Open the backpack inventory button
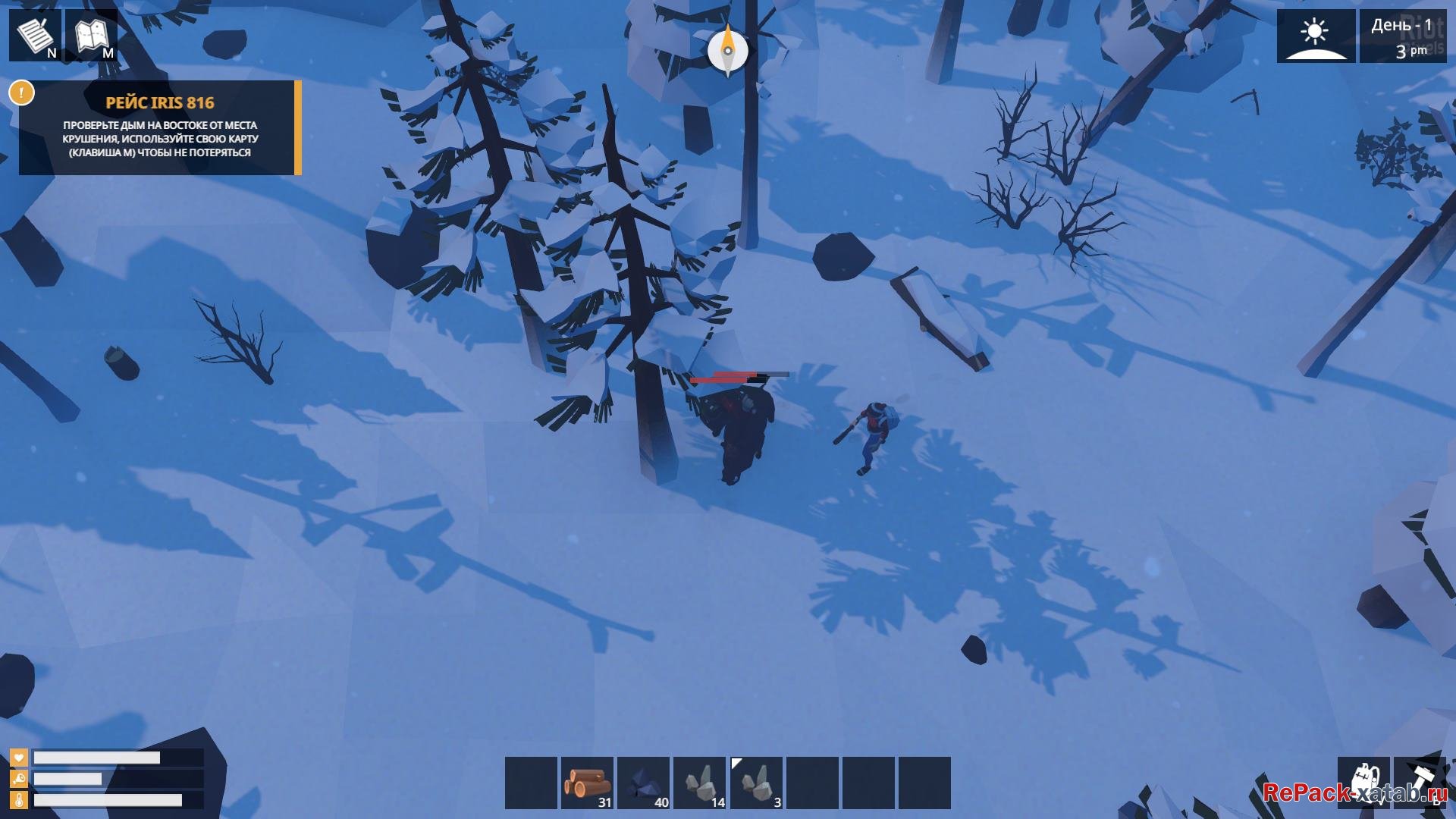1456x819 pixels. click(1363, 783)
